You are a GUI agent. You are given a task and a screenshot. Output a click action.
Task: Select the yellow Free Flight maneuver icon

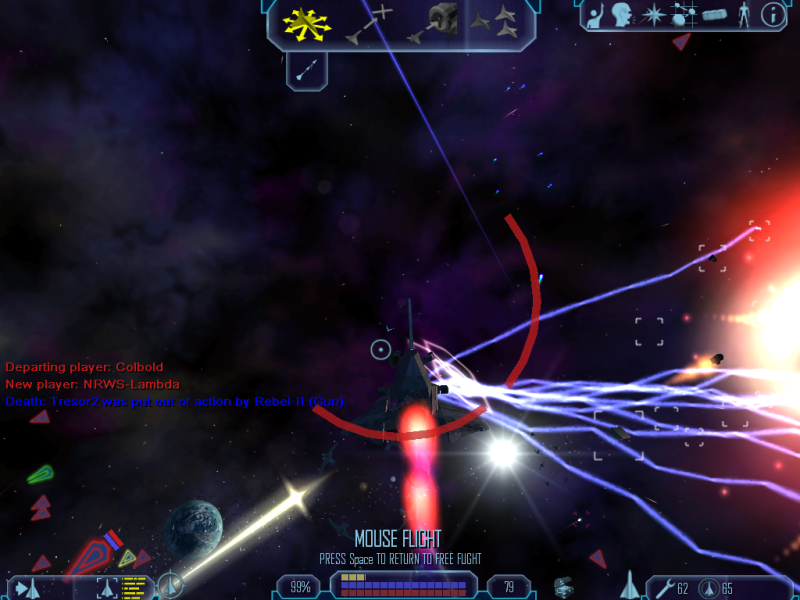tap(308, 24)
